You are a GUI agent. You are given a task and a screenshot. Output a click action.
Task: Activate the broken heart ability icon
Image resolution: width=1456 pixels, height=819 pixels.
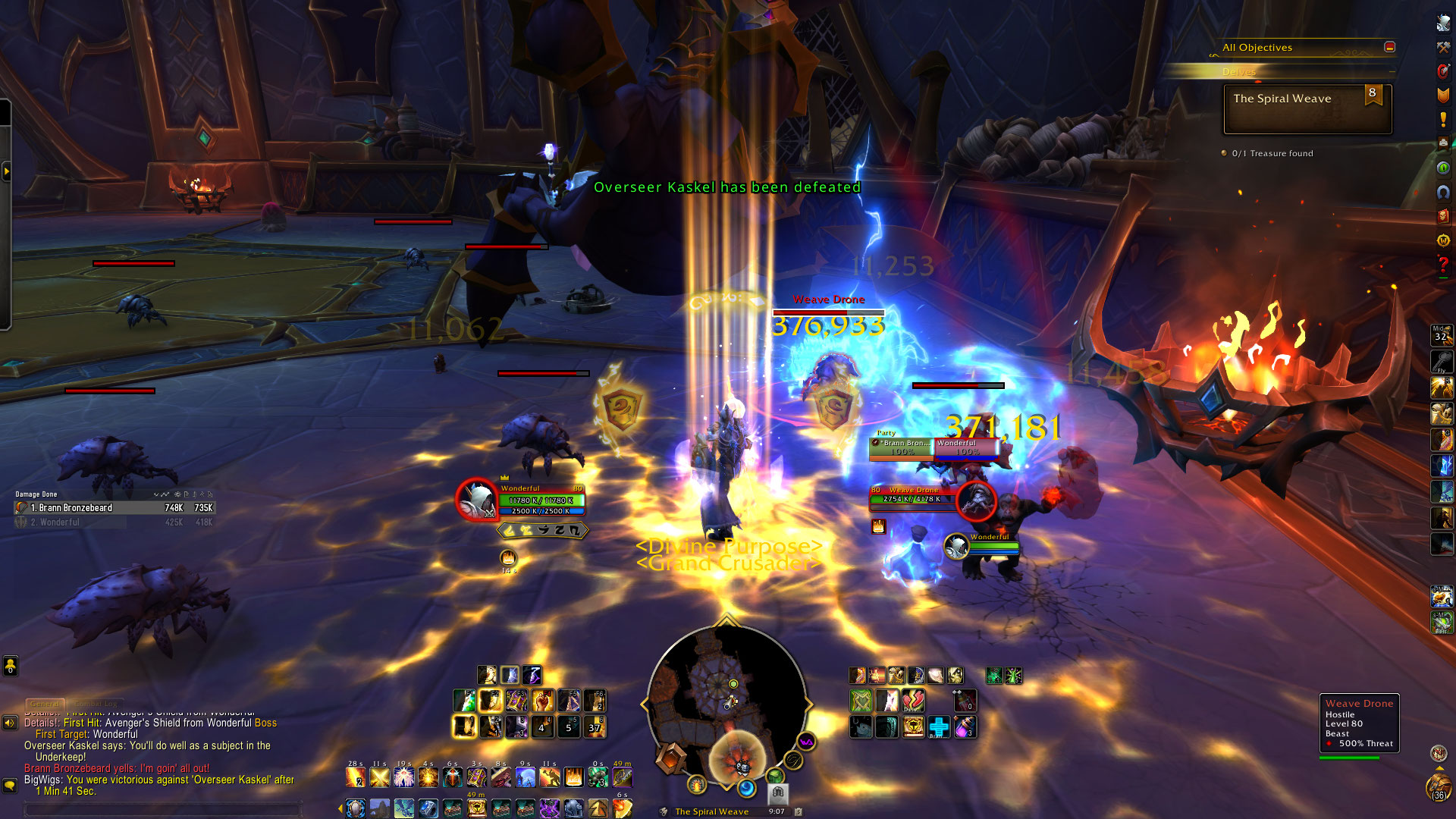913,701
